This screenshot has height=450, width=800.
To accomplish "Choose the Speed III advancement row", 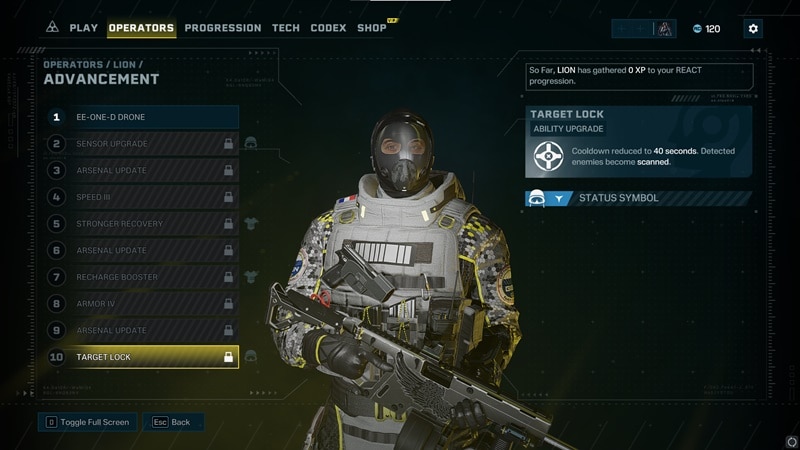I will [143, 197].
